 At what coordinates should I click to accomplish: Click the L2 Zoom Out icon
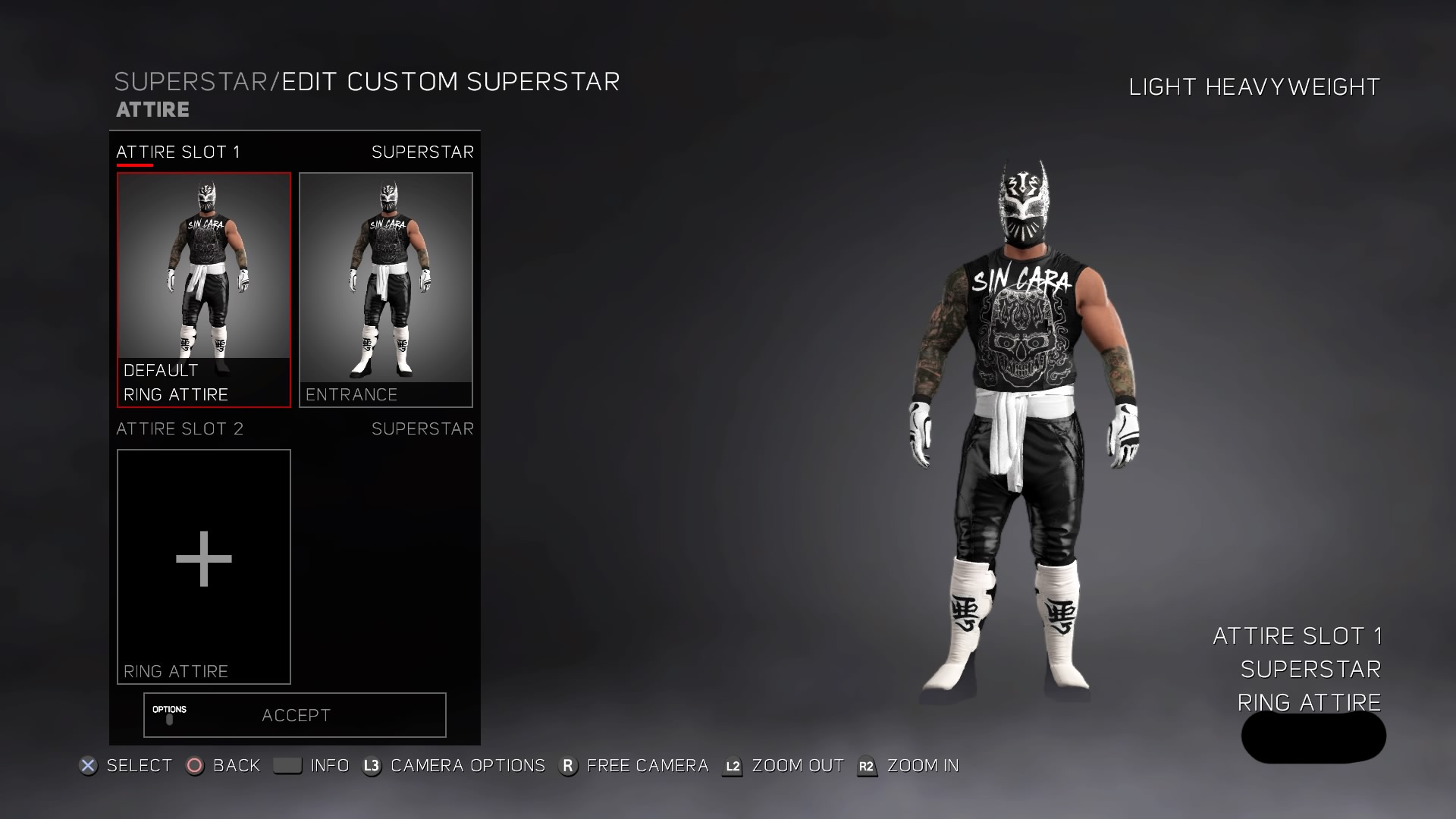(733, 767)
